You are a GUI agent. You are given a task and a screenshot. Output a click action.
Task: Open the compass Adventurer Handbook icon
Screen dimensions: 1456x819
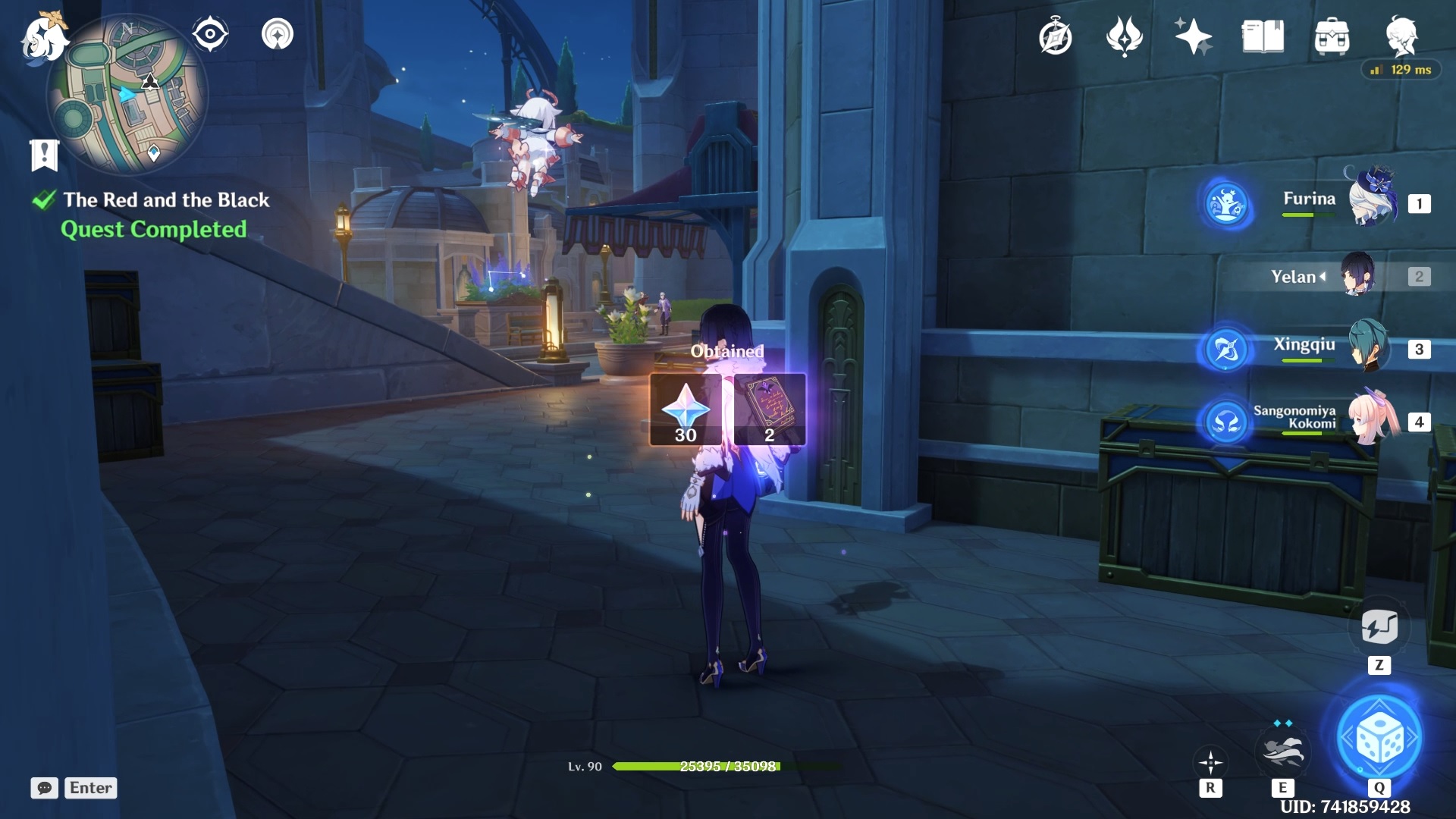pyautogui.click(x=1055, y=36)
